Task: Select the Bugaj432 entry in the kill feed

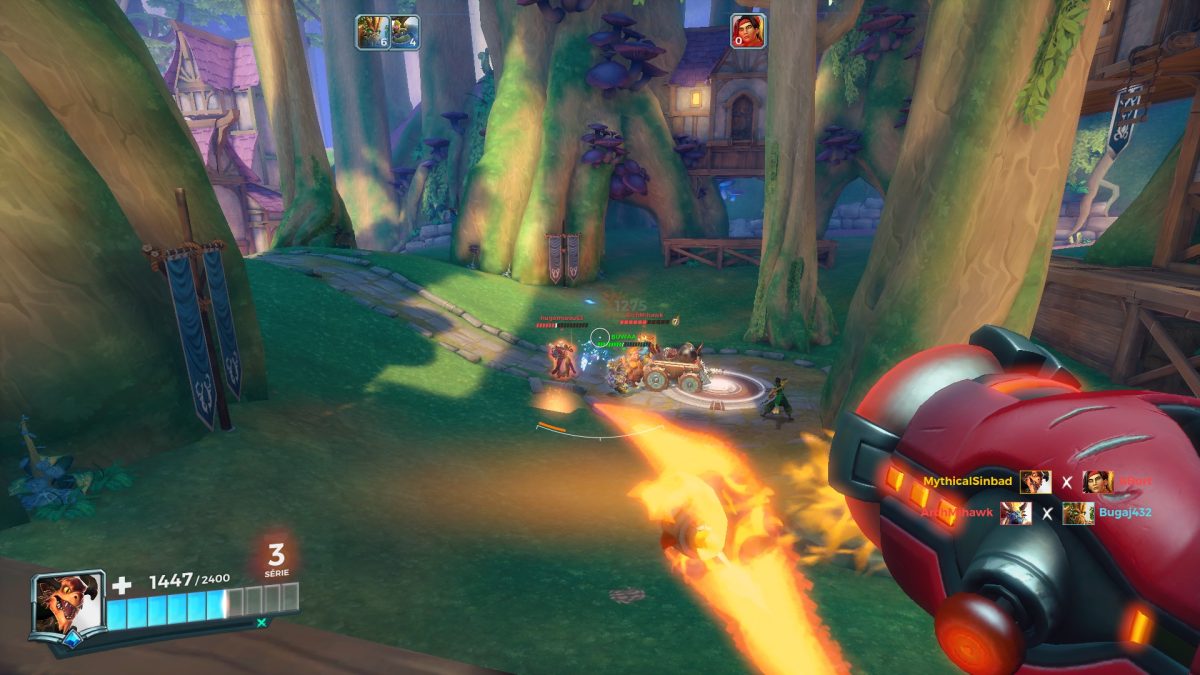Action: 1126,513
